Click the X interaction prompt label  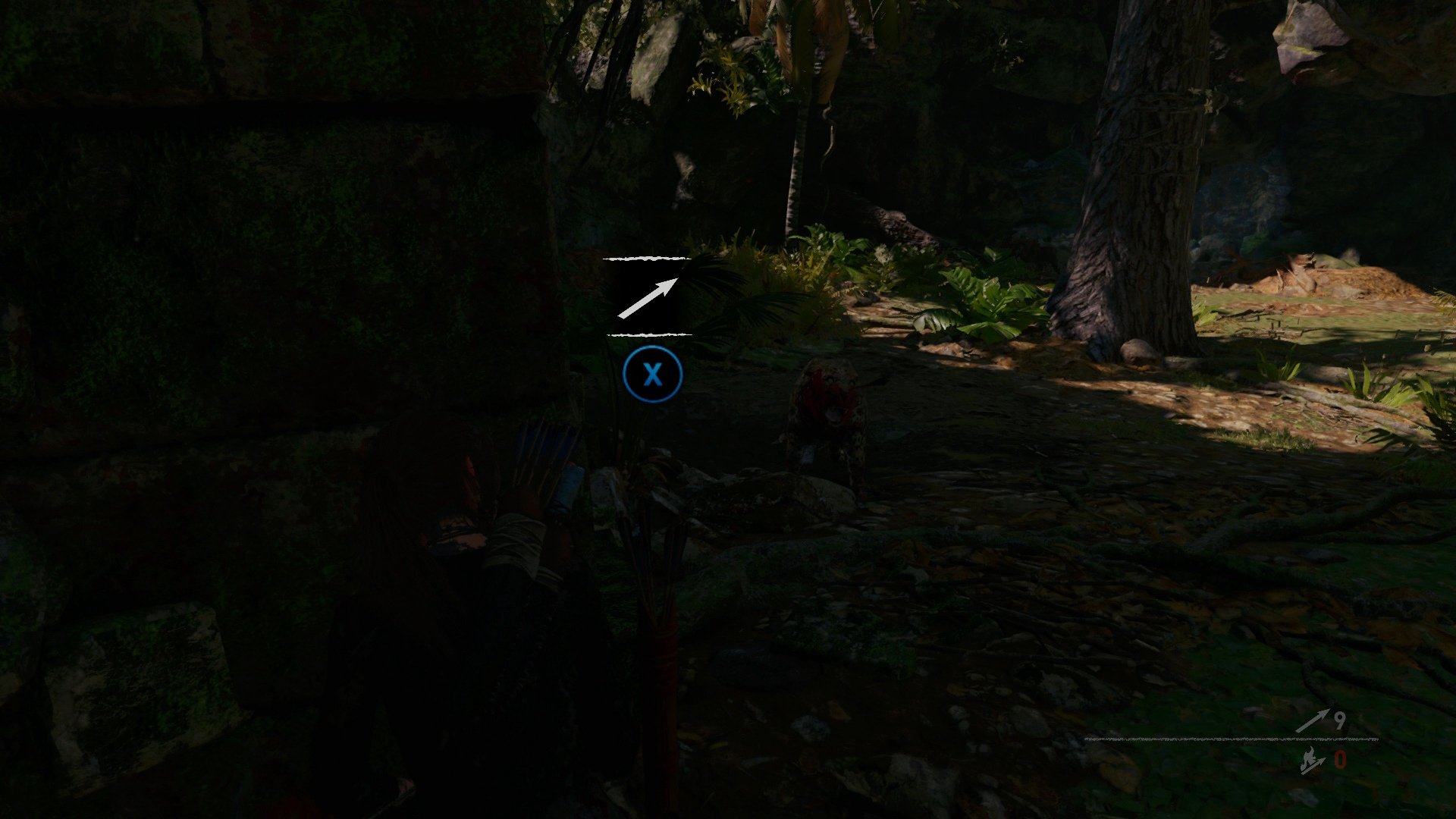(x=652, y=375)
